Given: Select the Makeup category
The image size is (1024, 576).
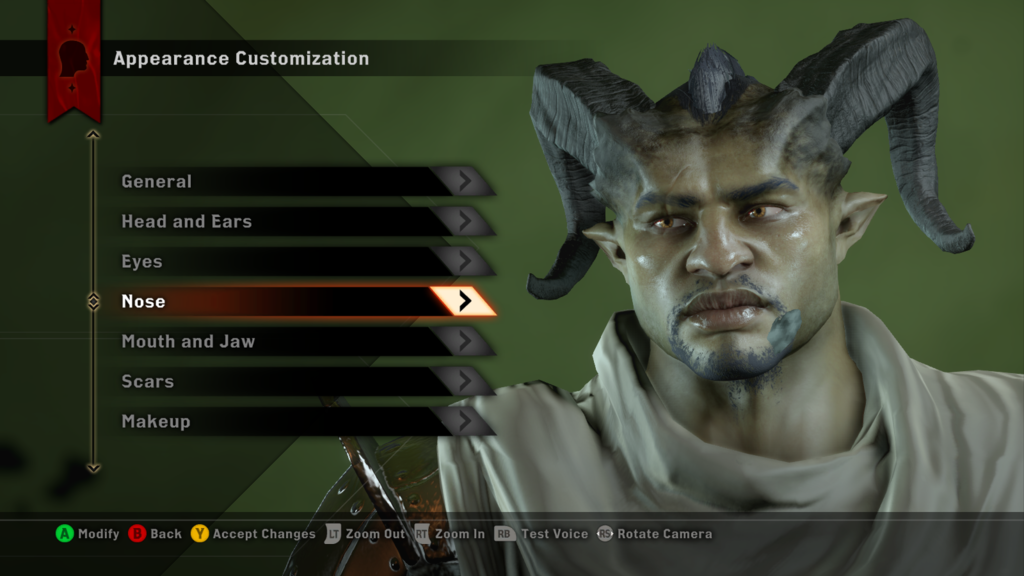Looking at the screenshot, I should coord(300,421).
